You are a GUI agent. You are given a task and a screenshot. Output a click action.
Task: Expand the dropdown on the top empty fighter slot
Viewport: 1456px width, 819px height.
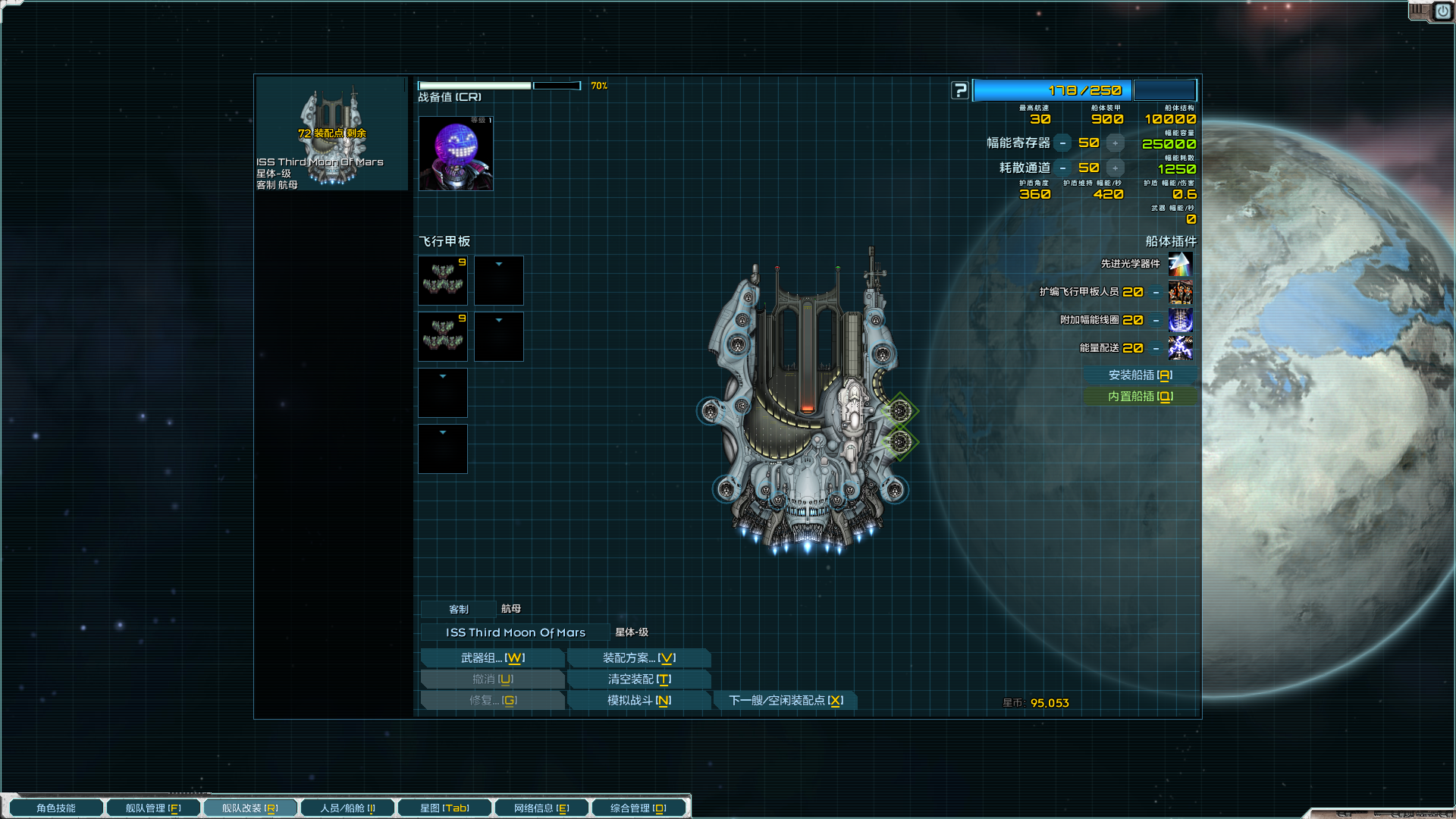click(498, 265)
